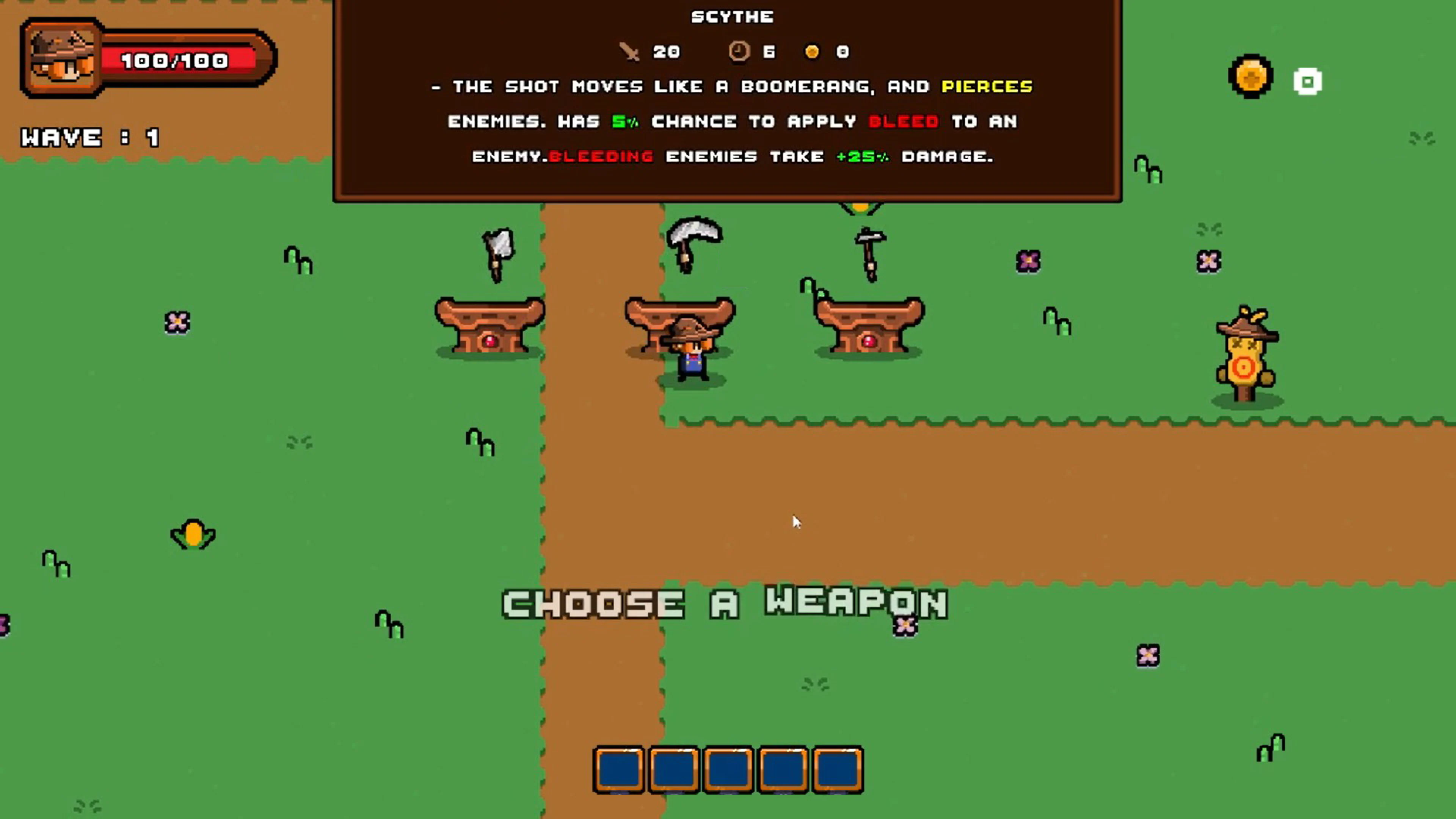
Task: Click the second hotbar slot
Action: click(x=674, y=770)
